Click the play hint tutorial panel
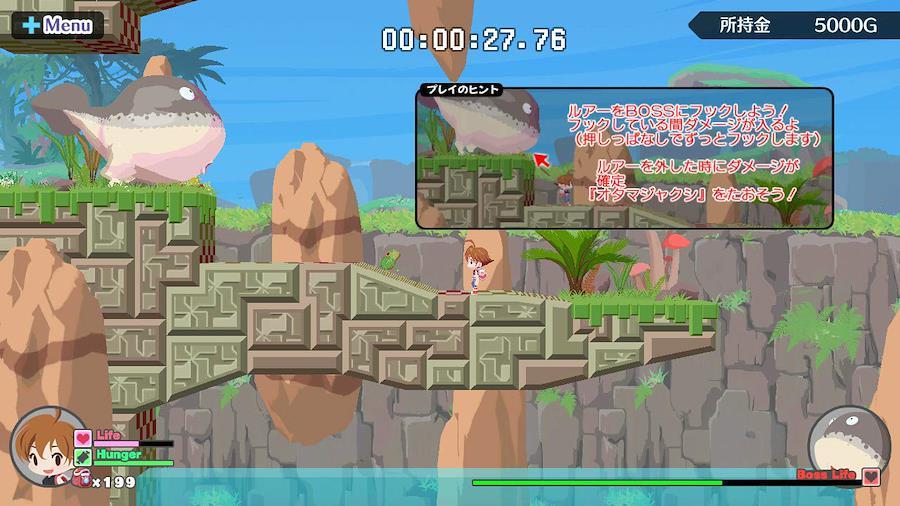Viewport: 900px width, 506px height. (624, 157)
